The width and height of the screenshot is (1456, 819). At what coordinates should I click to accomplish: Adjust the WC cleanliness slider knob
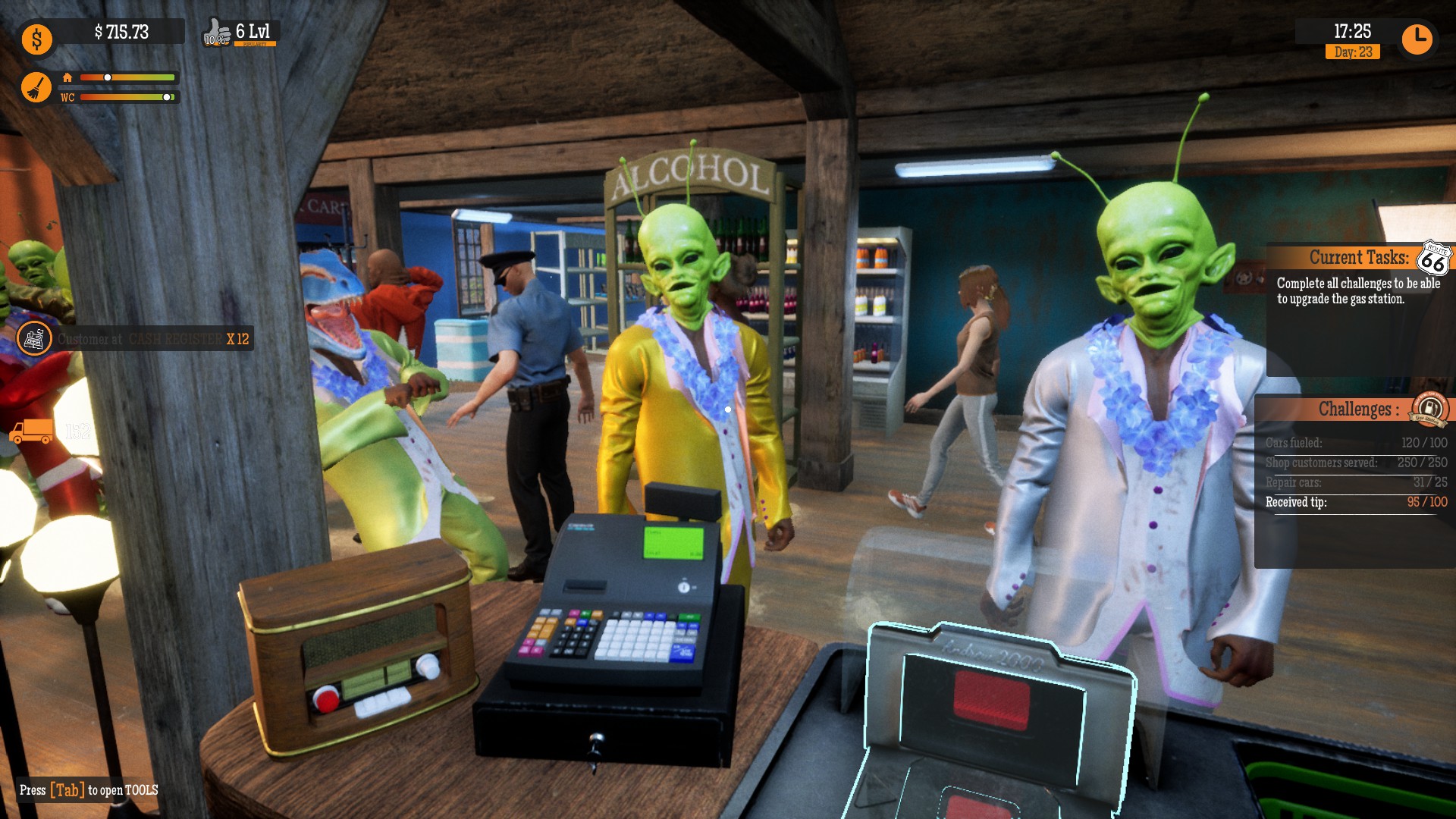165,98
